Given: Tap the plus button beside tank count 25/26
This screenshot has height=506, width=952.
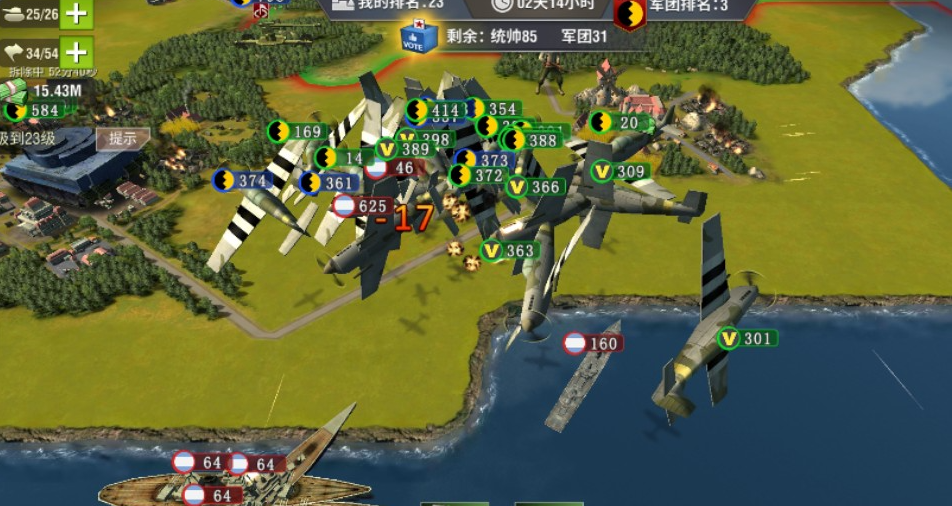Looking at the screenshot, I should pos(76,12).
